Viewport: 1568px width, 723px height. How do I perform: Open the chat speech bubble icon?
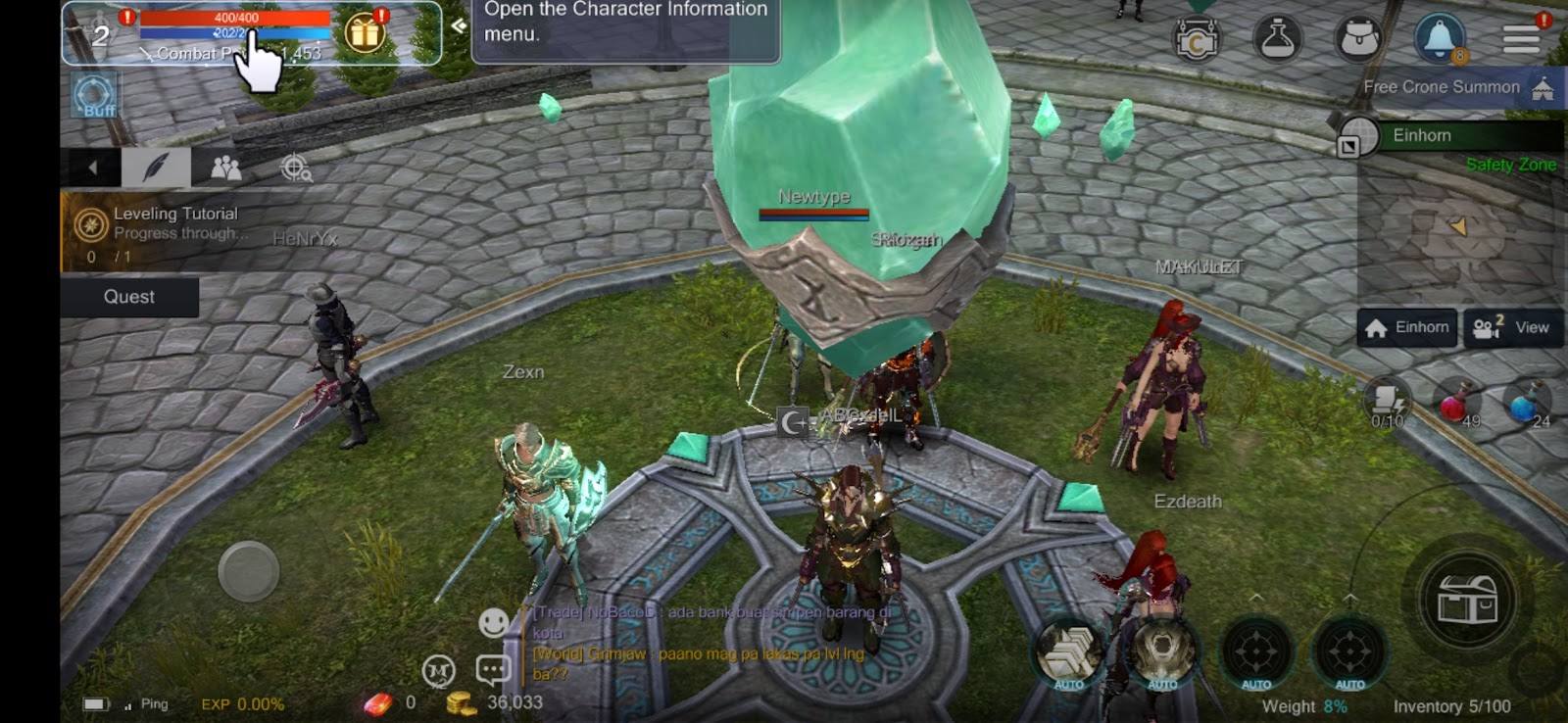point(493,670)
